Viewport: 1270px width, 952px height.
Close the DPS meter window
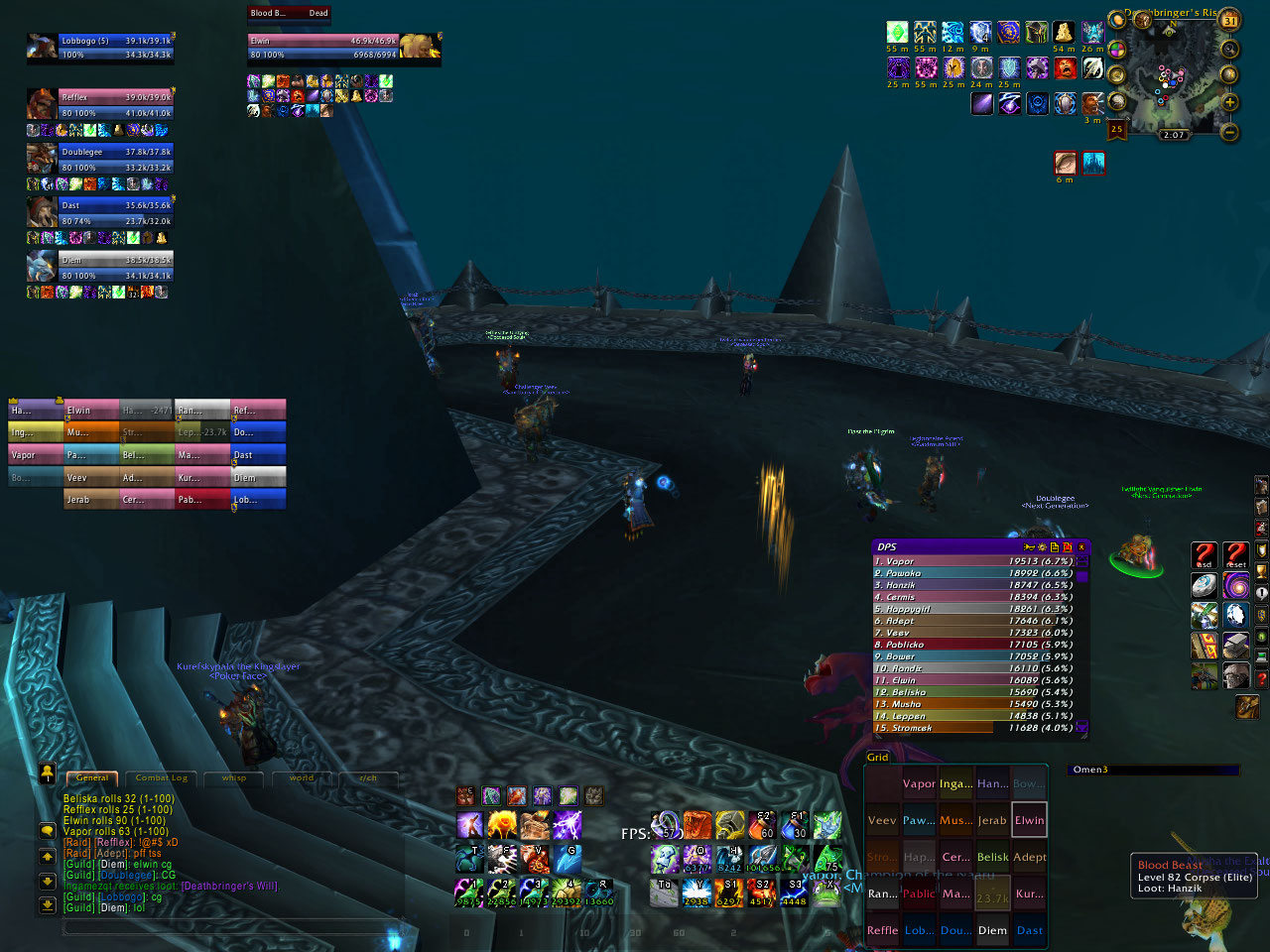click(x=1081, y=547)
